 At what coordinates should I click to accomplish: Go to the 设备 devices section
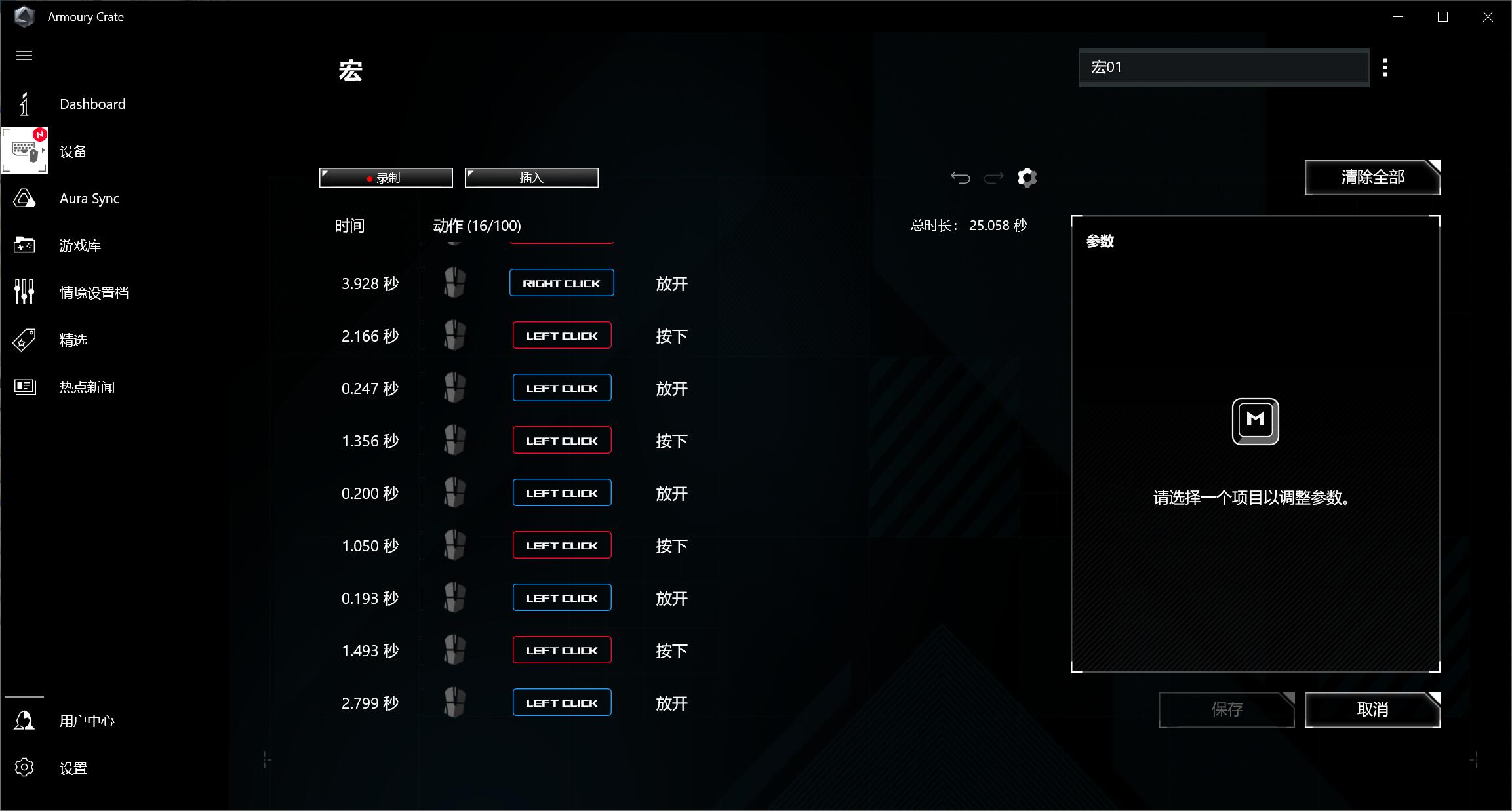pyautogui.click(x=73, y=151)
